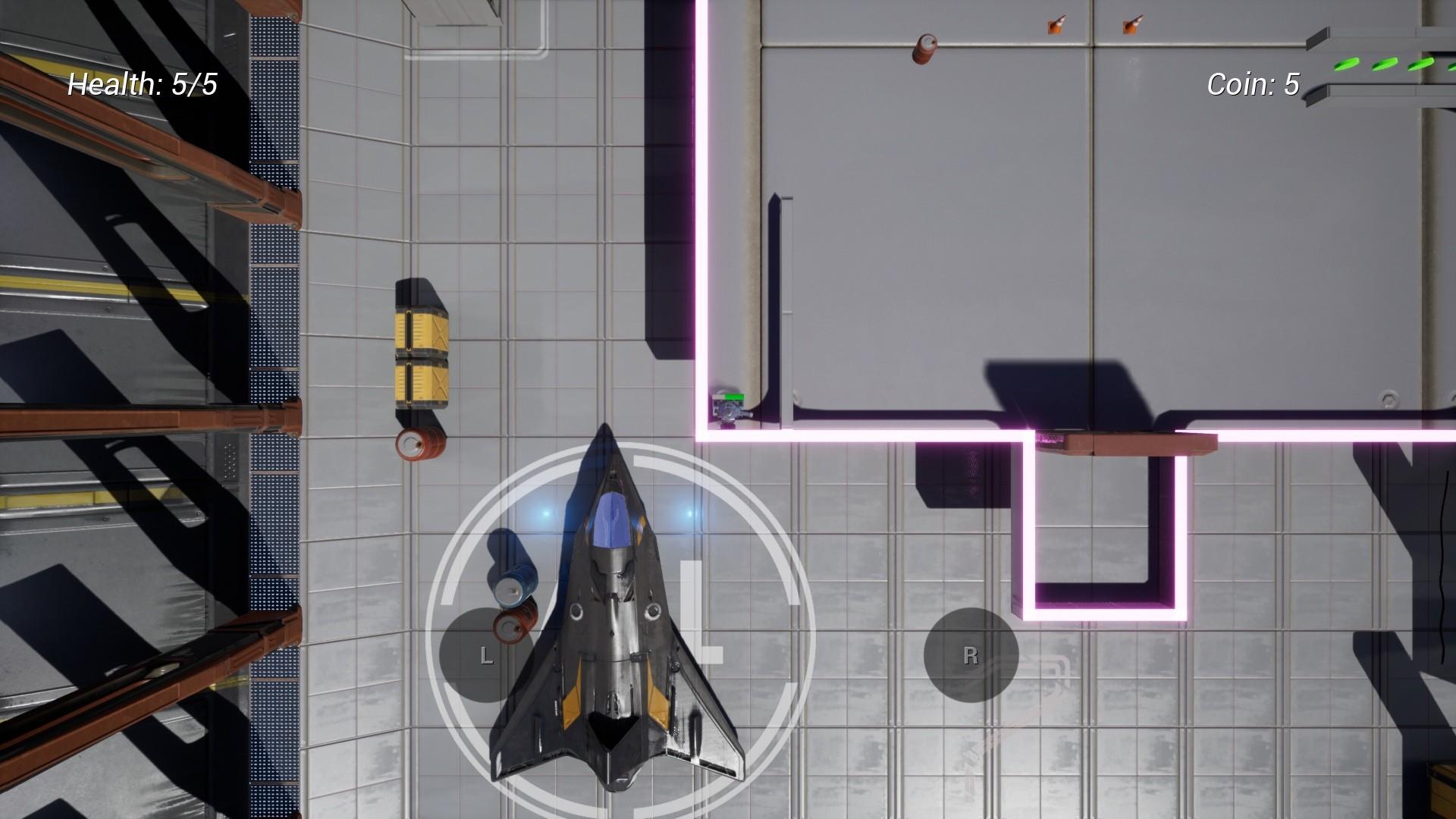
Task: Tap the right virtual joystick labeled R
Action: coord(971,654)
